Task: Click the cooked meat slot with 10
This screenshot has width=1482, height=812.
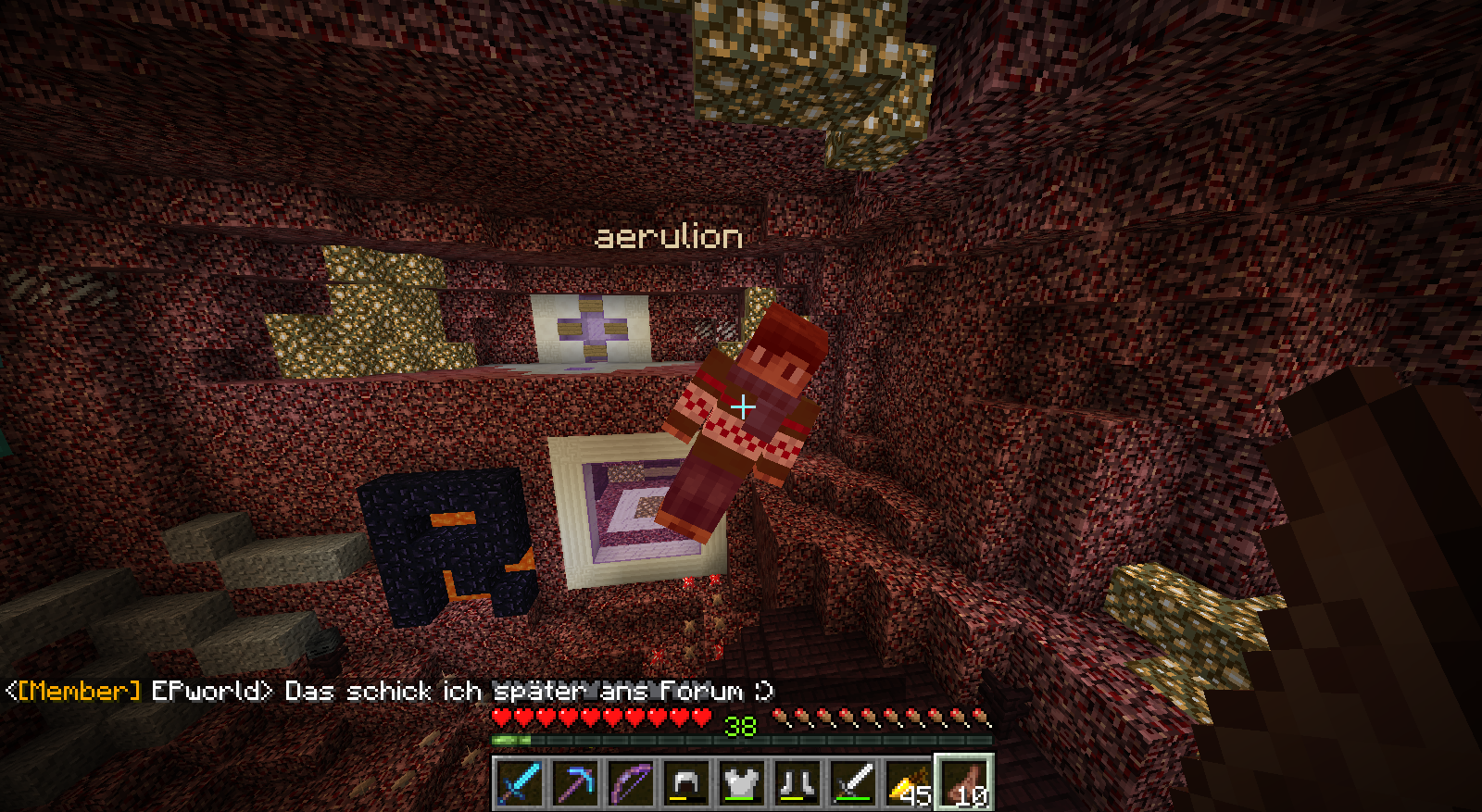Action: coord(964,782)
